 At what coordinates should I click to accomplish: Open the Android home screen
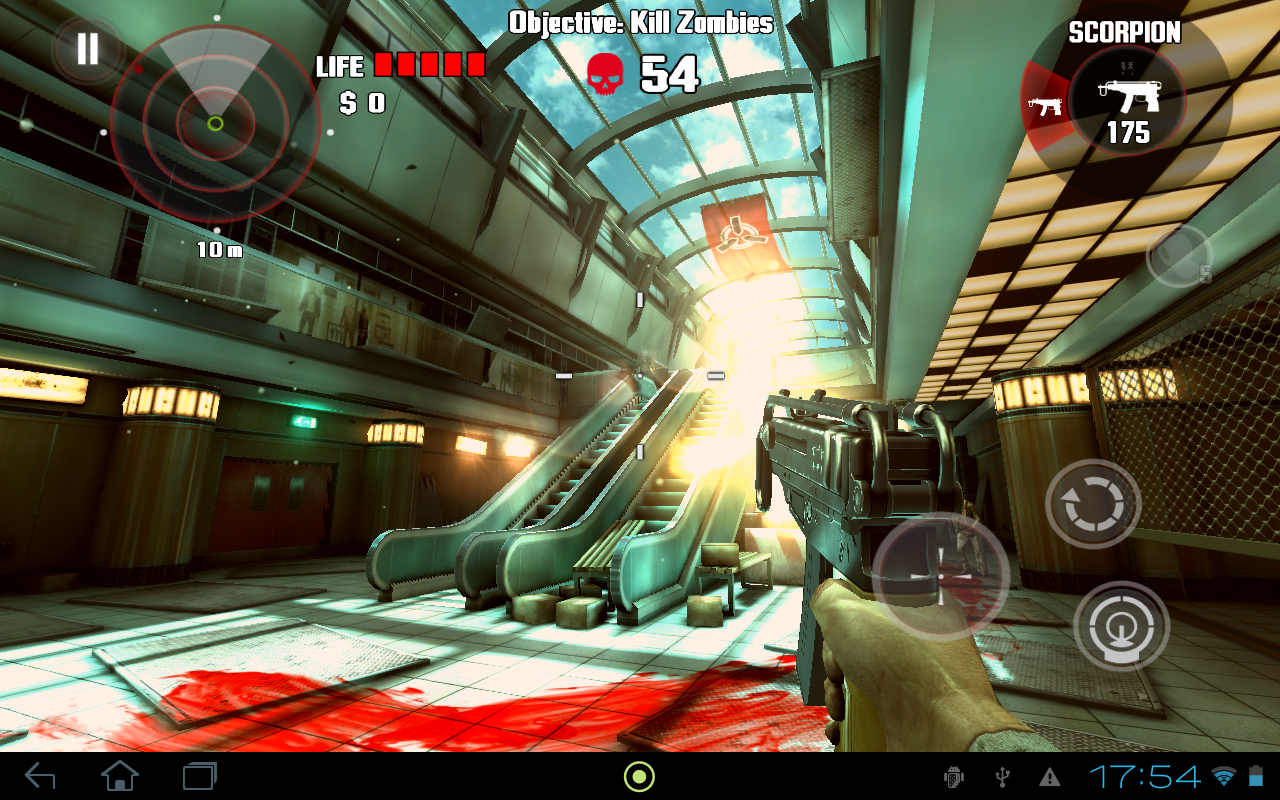click(x=120, y=775)
